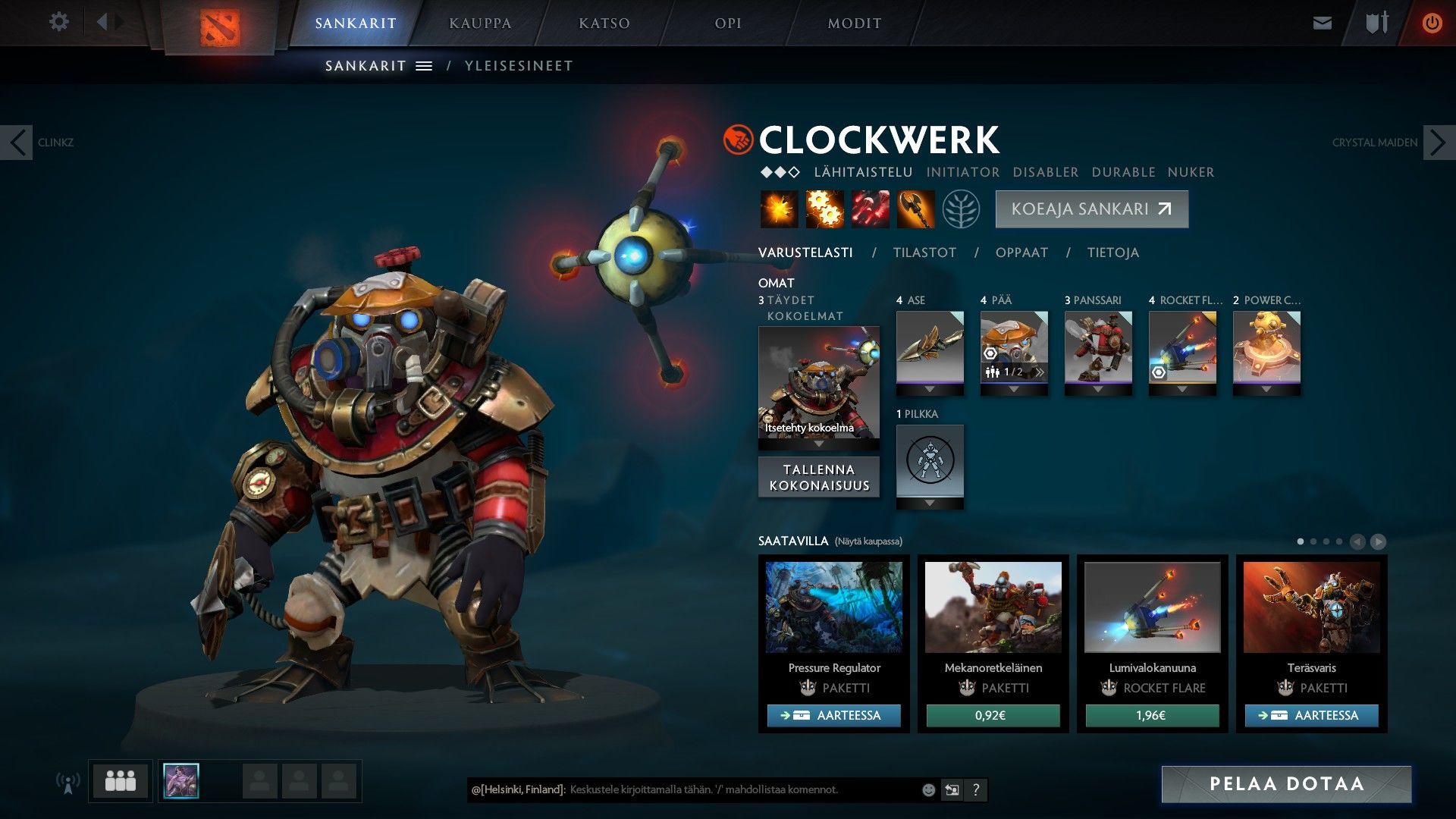Open the Pressure Regulator bundle thumbnail

[x=833, y=607]
